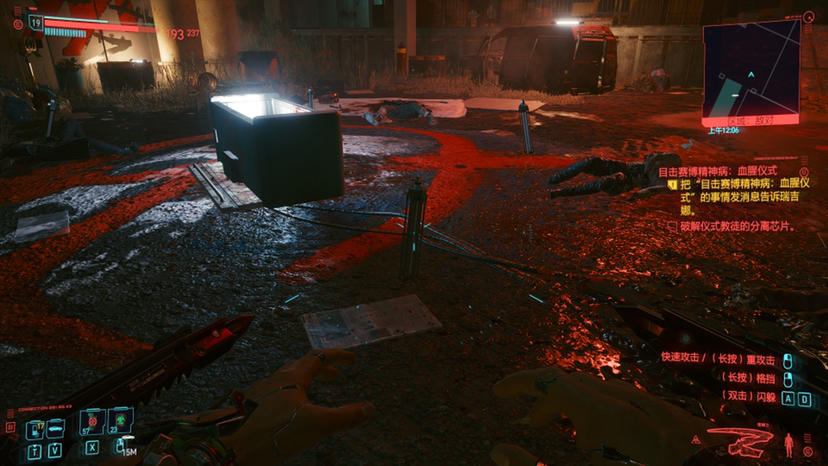Select the equipped melee weapon icon

click(x=739, y=440)
